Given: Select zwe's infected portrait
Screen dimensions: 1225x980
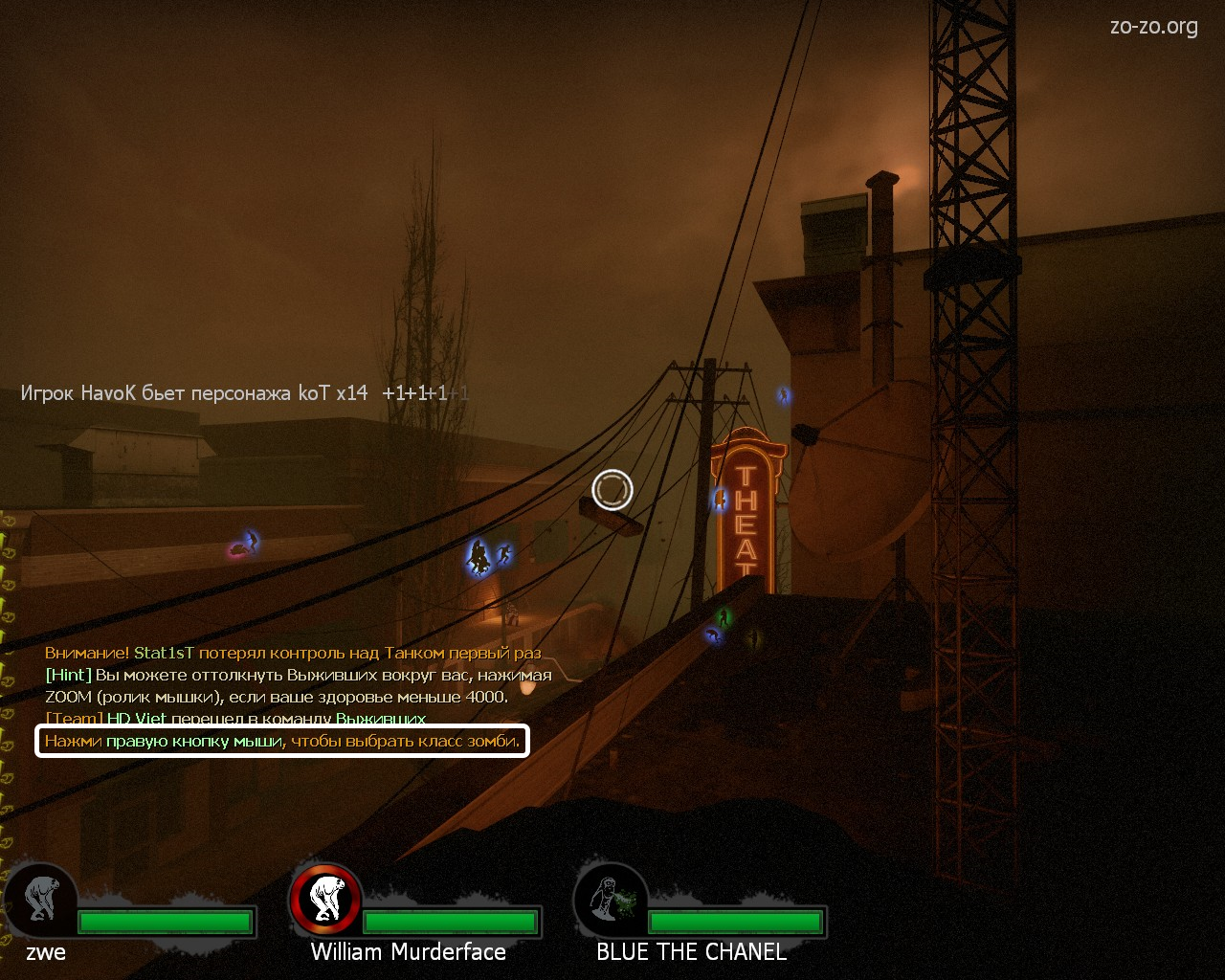Looking at the screenshot, I should (41, 900).
